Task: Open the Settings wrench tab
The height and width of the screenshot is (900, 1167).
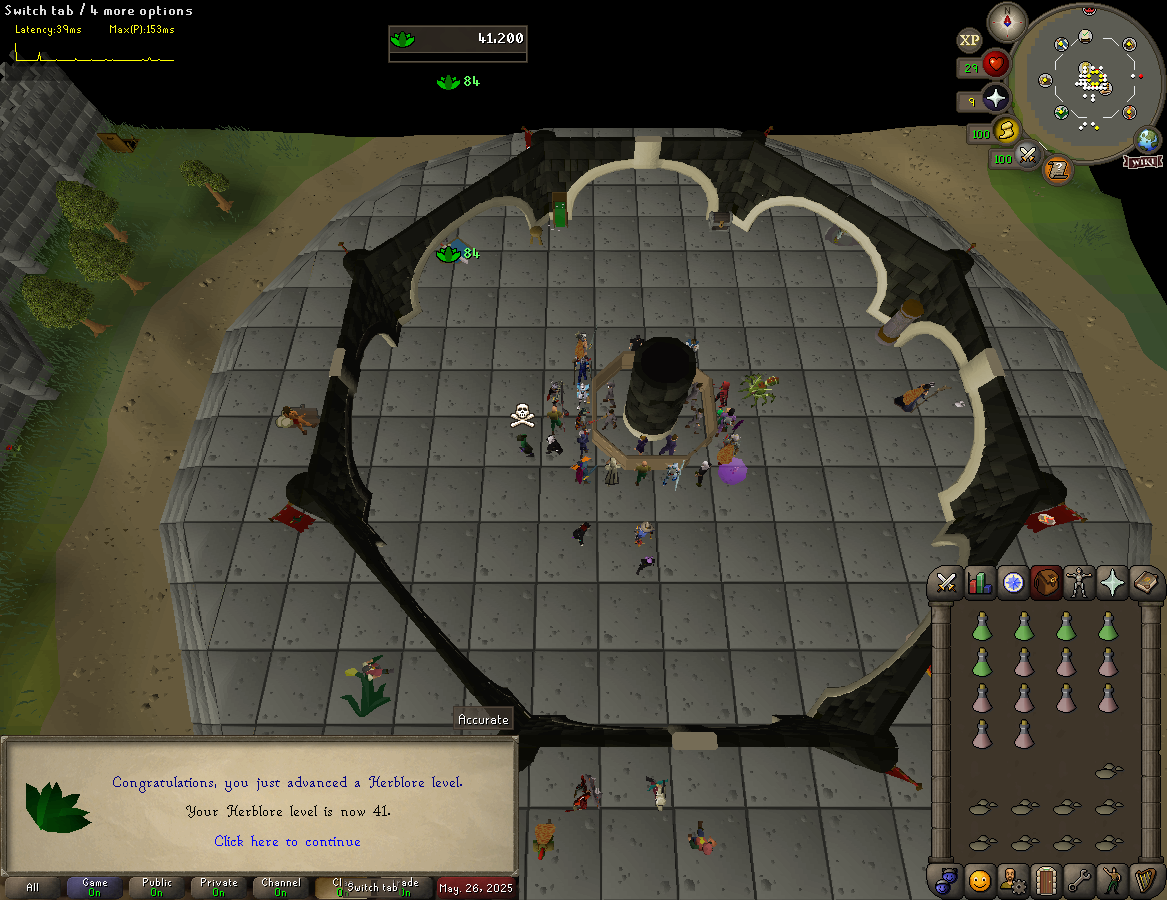Action: pyautogui.click(x=1079, y=880)
